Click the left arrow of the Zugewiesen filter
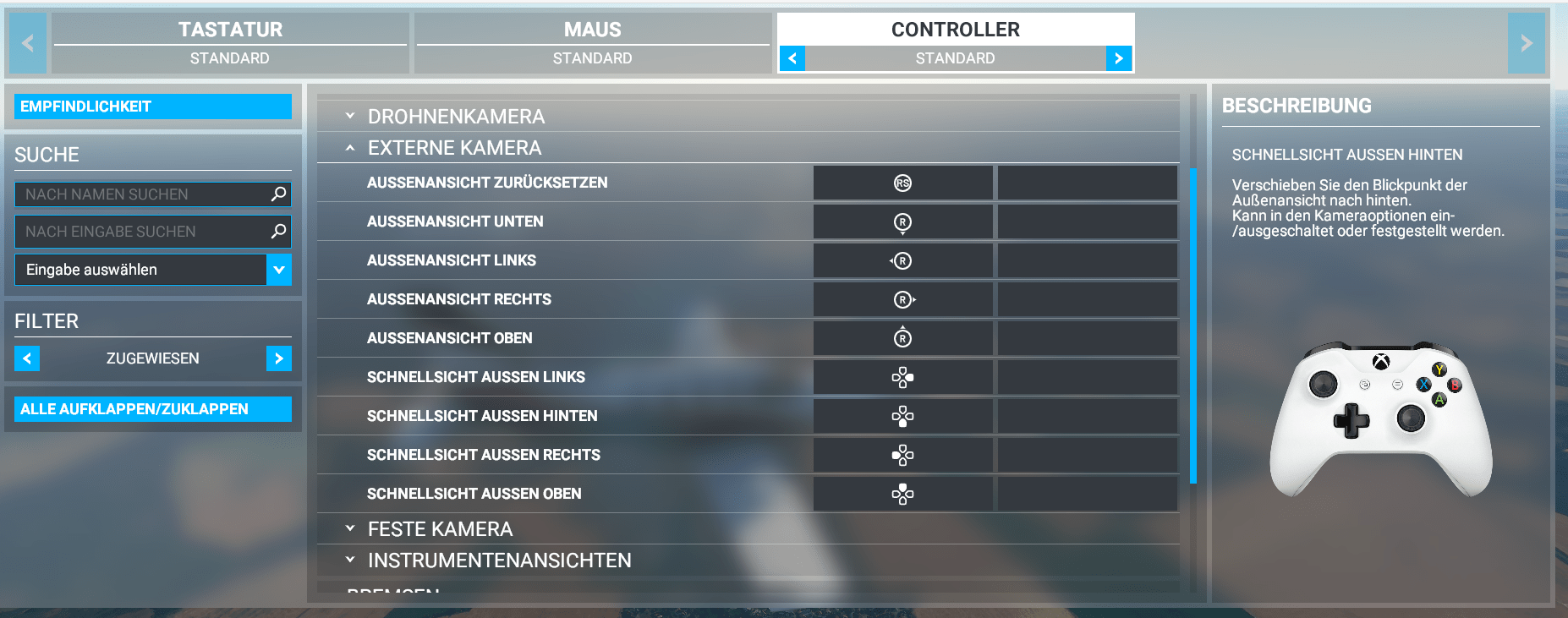The height and width of the screenshot is (618, 1568). tap(26, 358)
